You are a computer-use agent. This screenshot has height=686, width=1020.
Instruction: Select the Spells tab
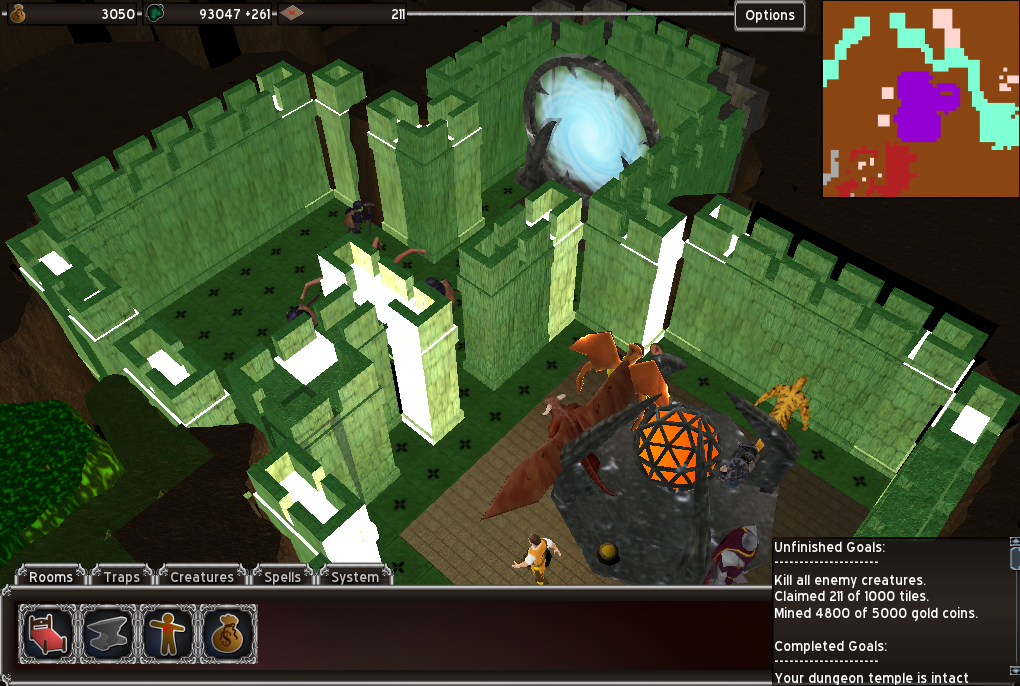[283, 577]
